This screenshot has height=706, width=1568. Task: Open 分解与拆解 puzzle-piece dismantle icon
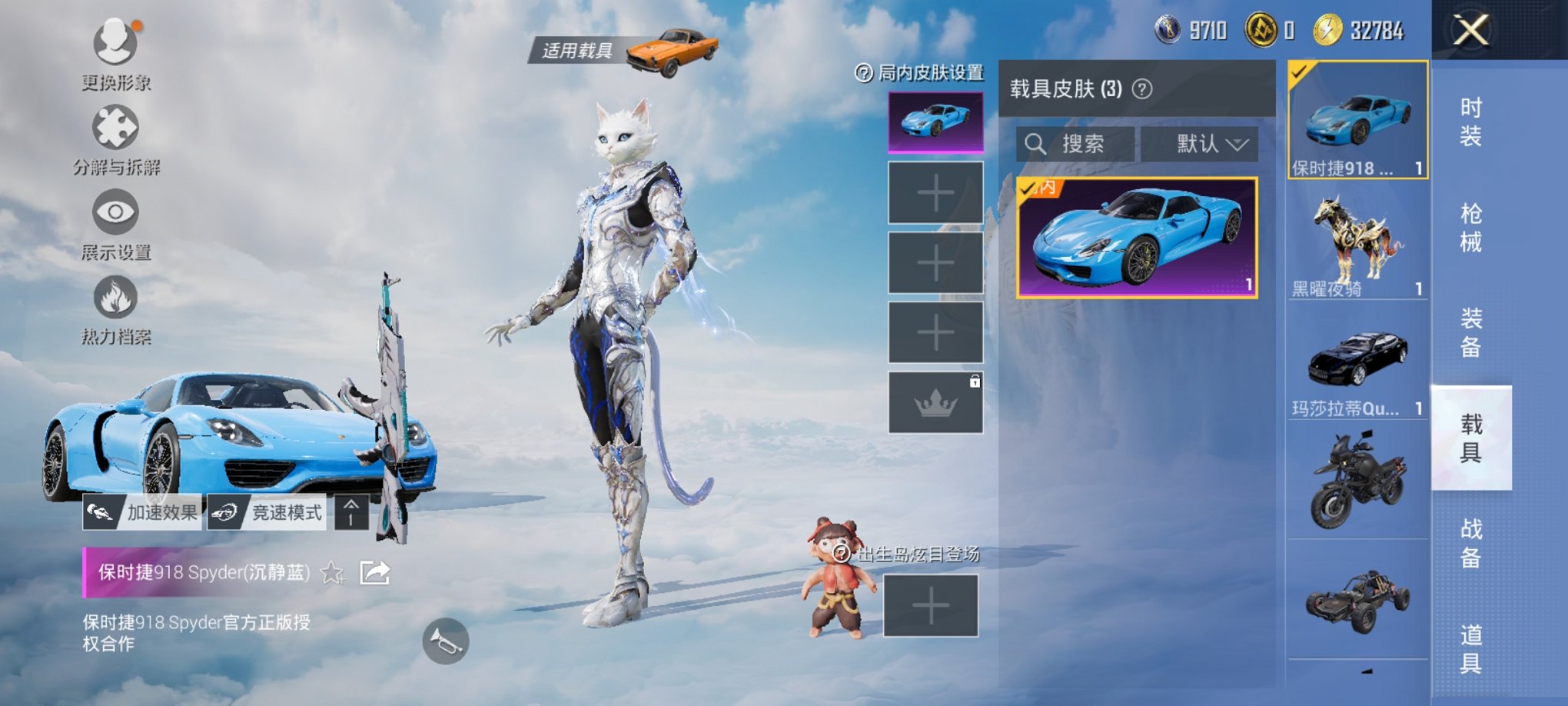coord(114,125)
